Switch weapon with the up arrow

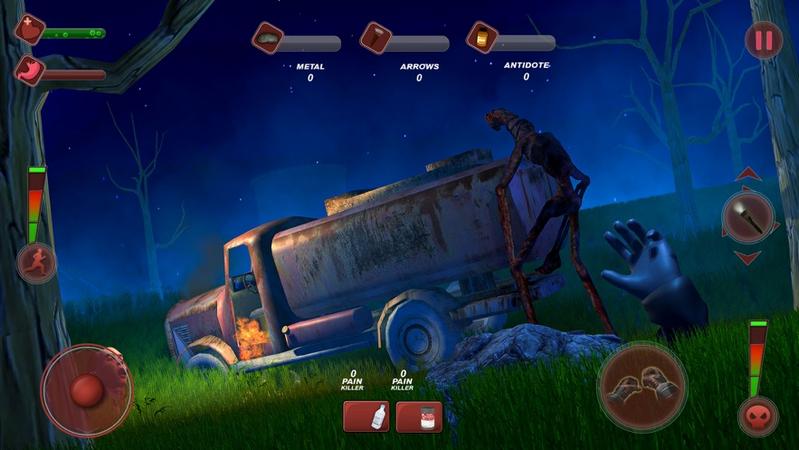pyautogui.click(x=748, y=175)
